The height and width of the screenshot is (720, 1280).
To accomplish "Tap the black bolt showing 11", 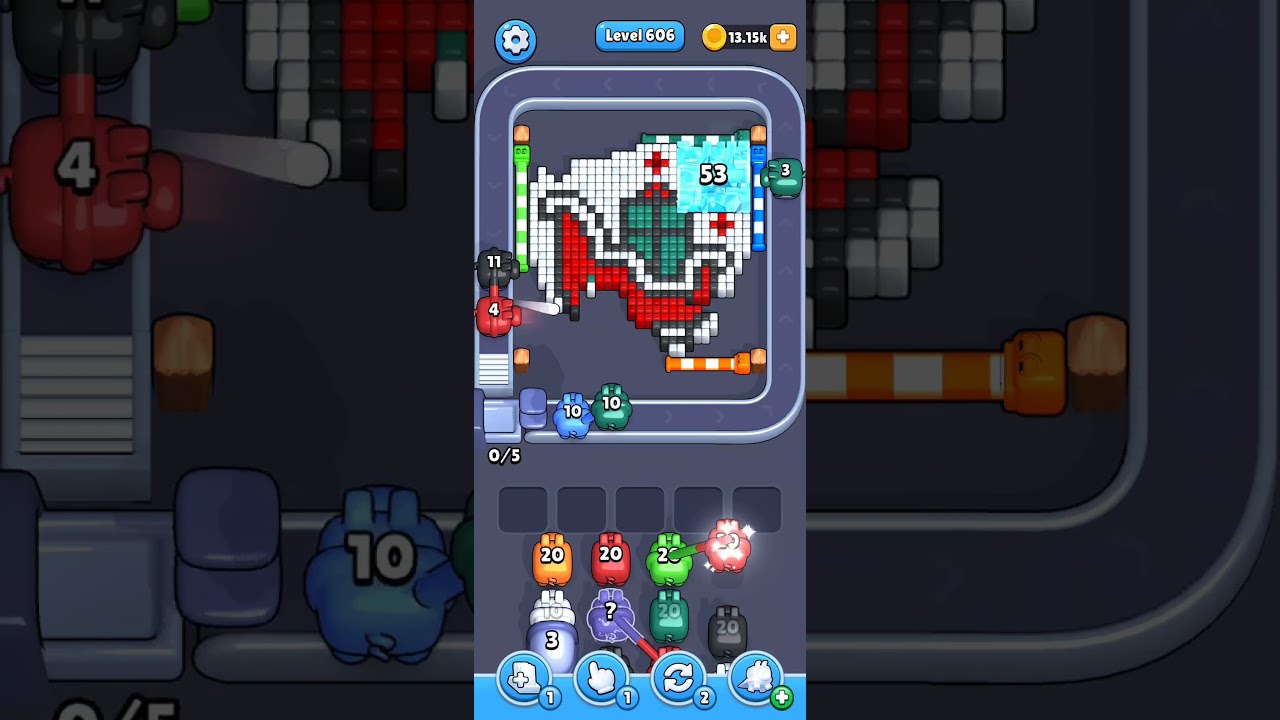I will 497,265.
